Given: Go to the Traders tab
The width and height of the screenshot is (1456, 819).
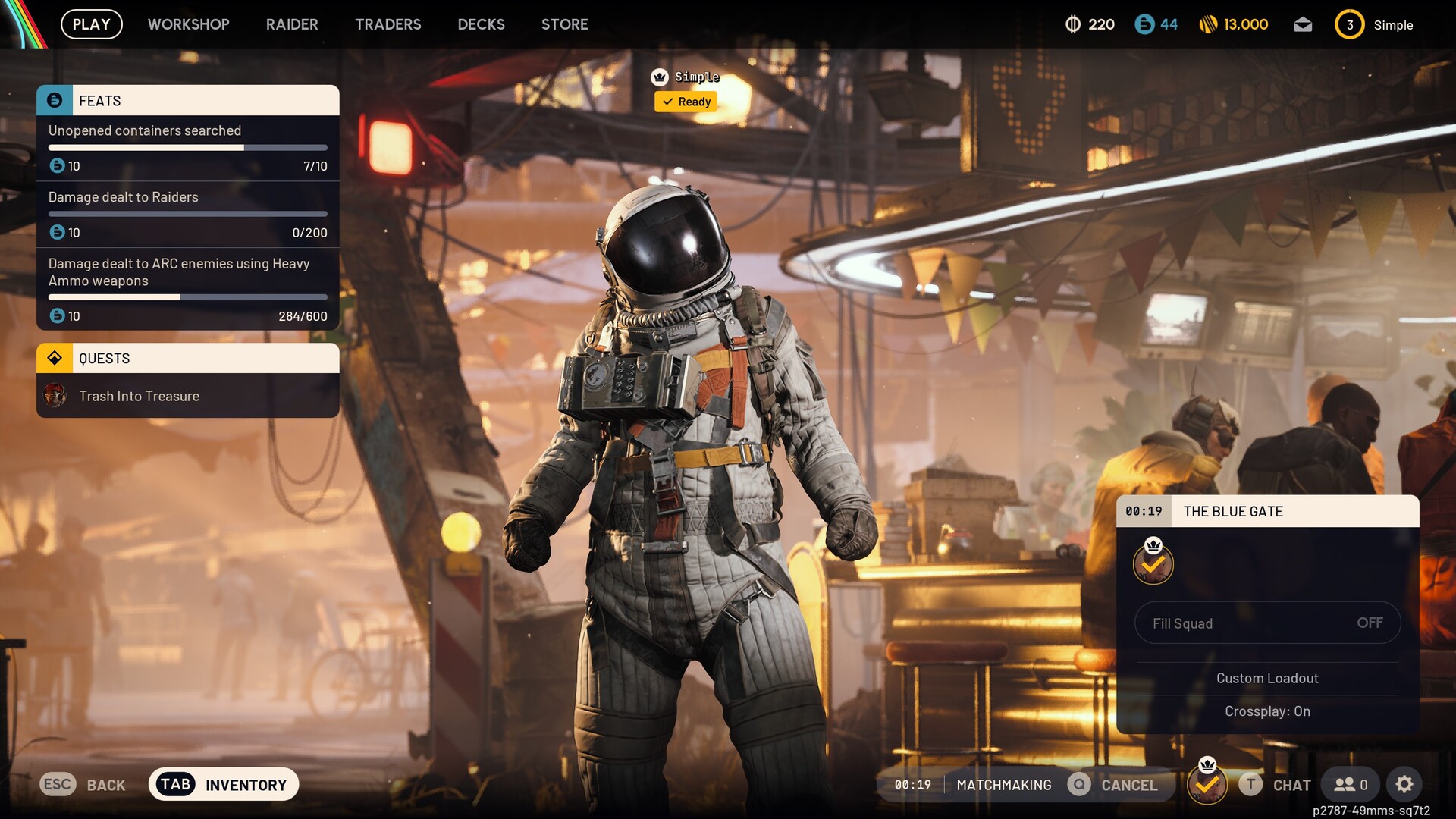Looking at the screenshot, I should pos(388,24).
